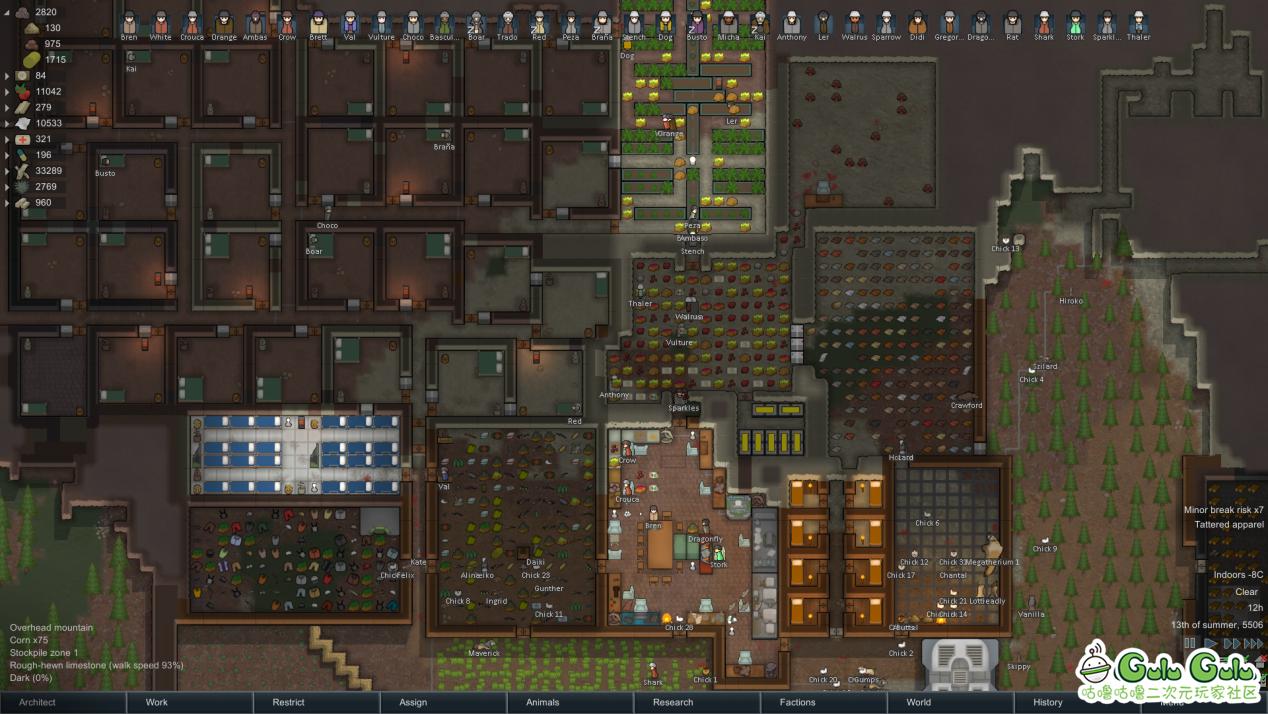Select colonist Bren in the colonist bar
The image size is (1268, 714).
(x=129, y=23)
